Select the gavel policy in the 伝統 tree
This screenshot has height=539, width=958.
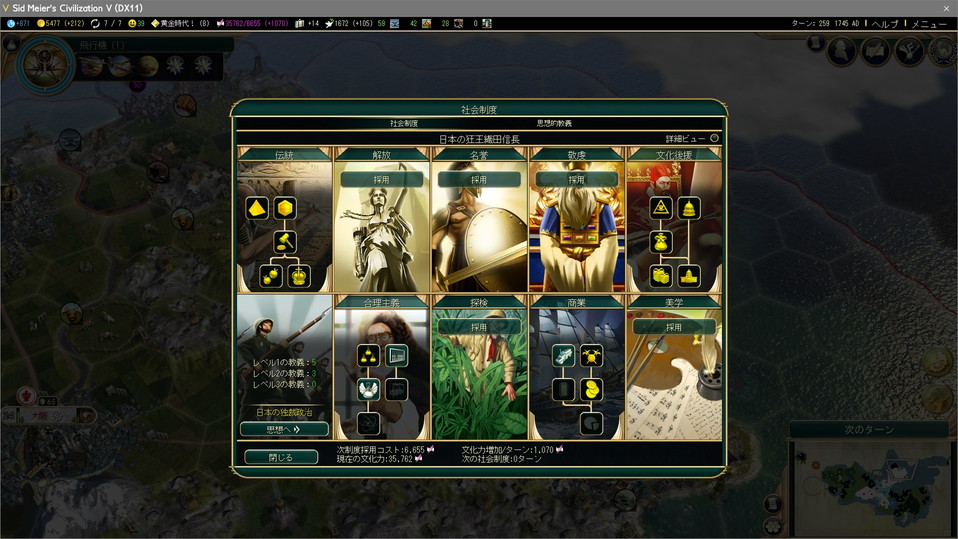click(x=285, y=241)
